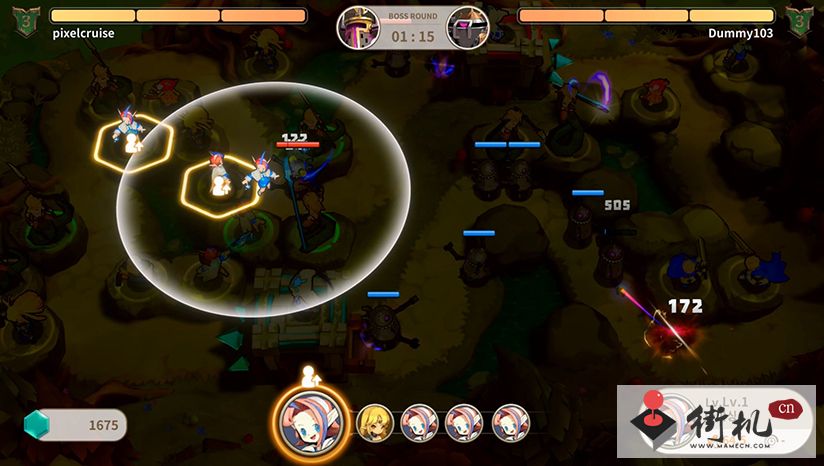Screen dimensions: 824x466
Task: Select the large glowing pink-haired unit portrait
Action: pos(310,421)
